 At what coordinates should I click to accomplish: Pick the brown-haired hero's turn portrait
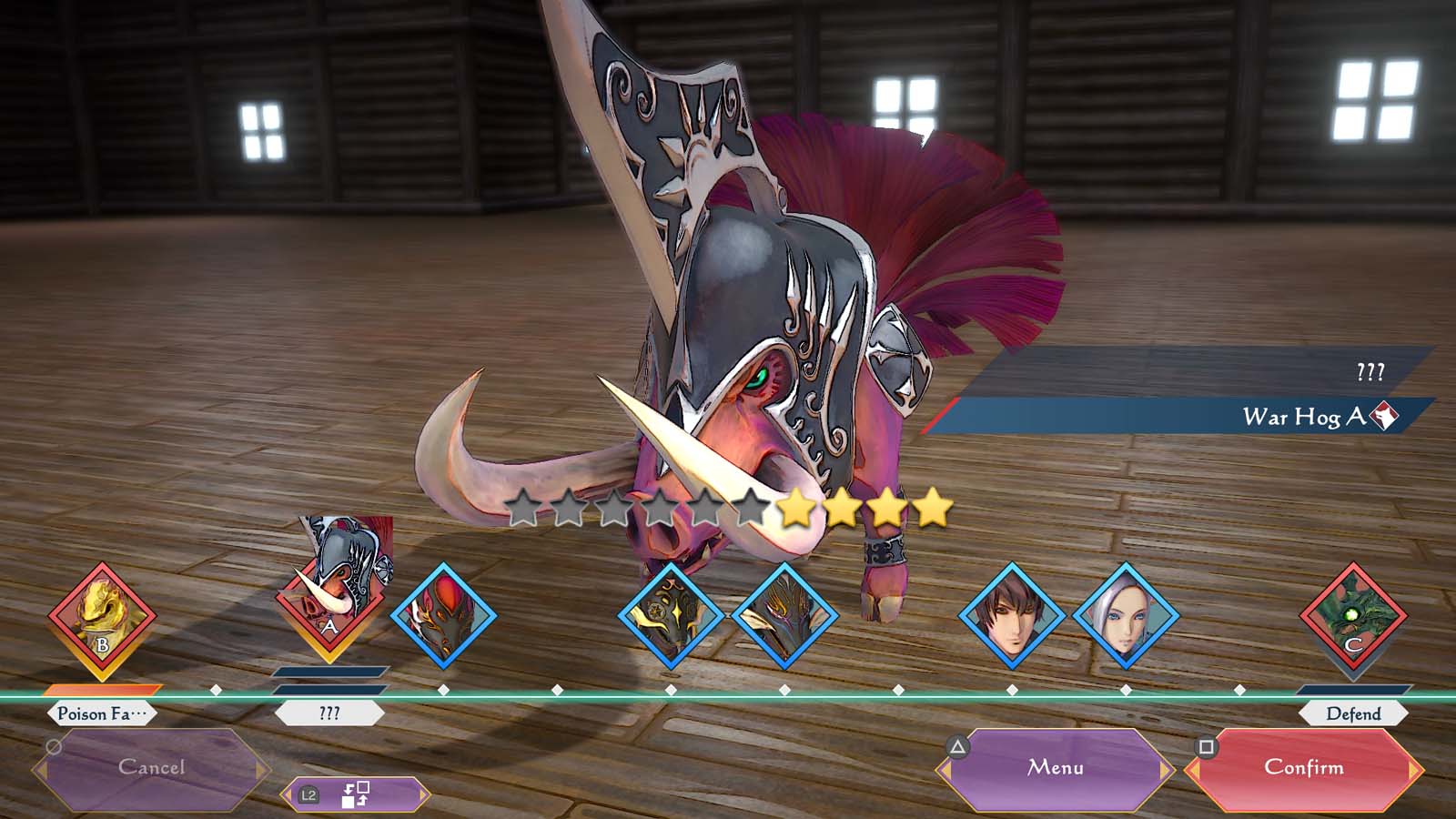tap(1012, 616)
